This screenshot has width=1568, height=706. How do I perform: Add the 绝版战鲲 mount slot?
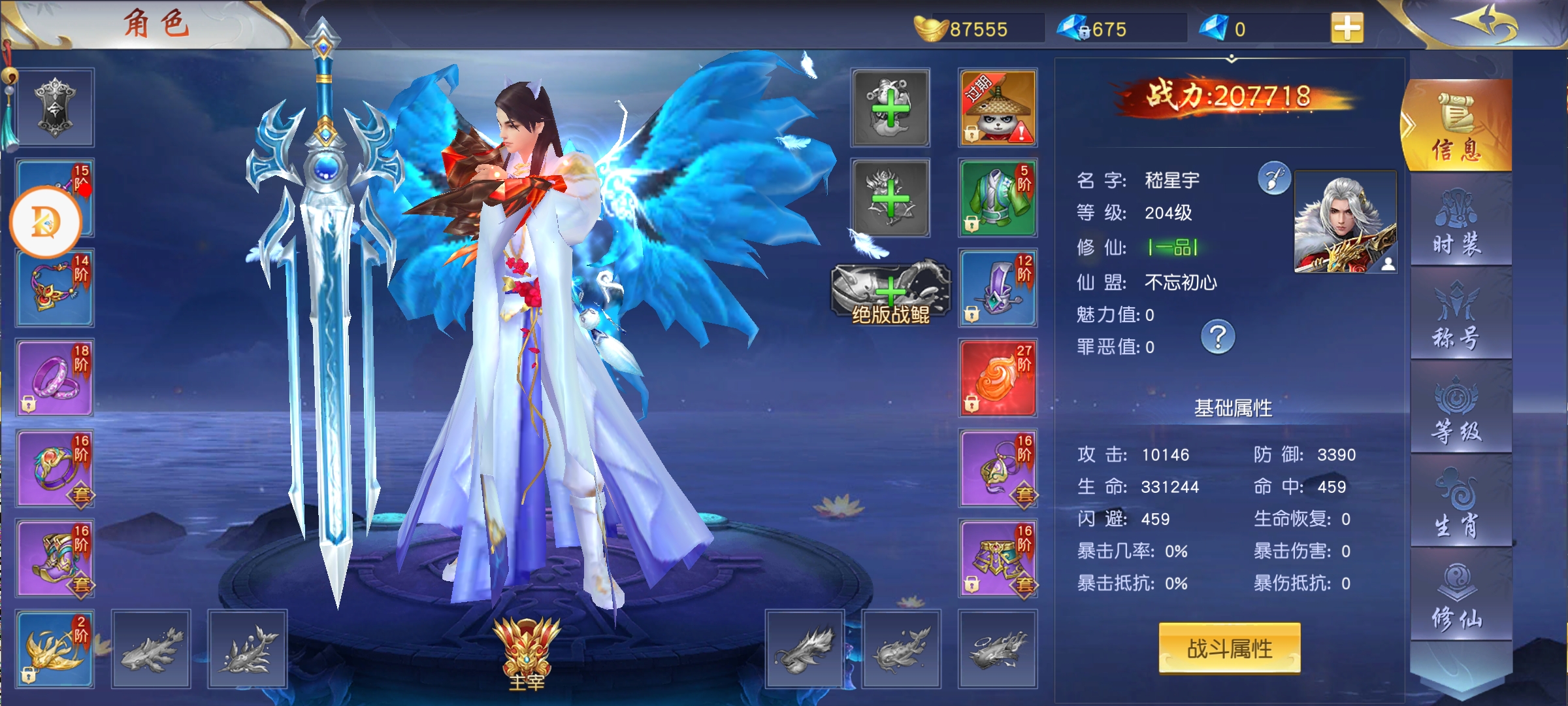click(x=890, y=294)
